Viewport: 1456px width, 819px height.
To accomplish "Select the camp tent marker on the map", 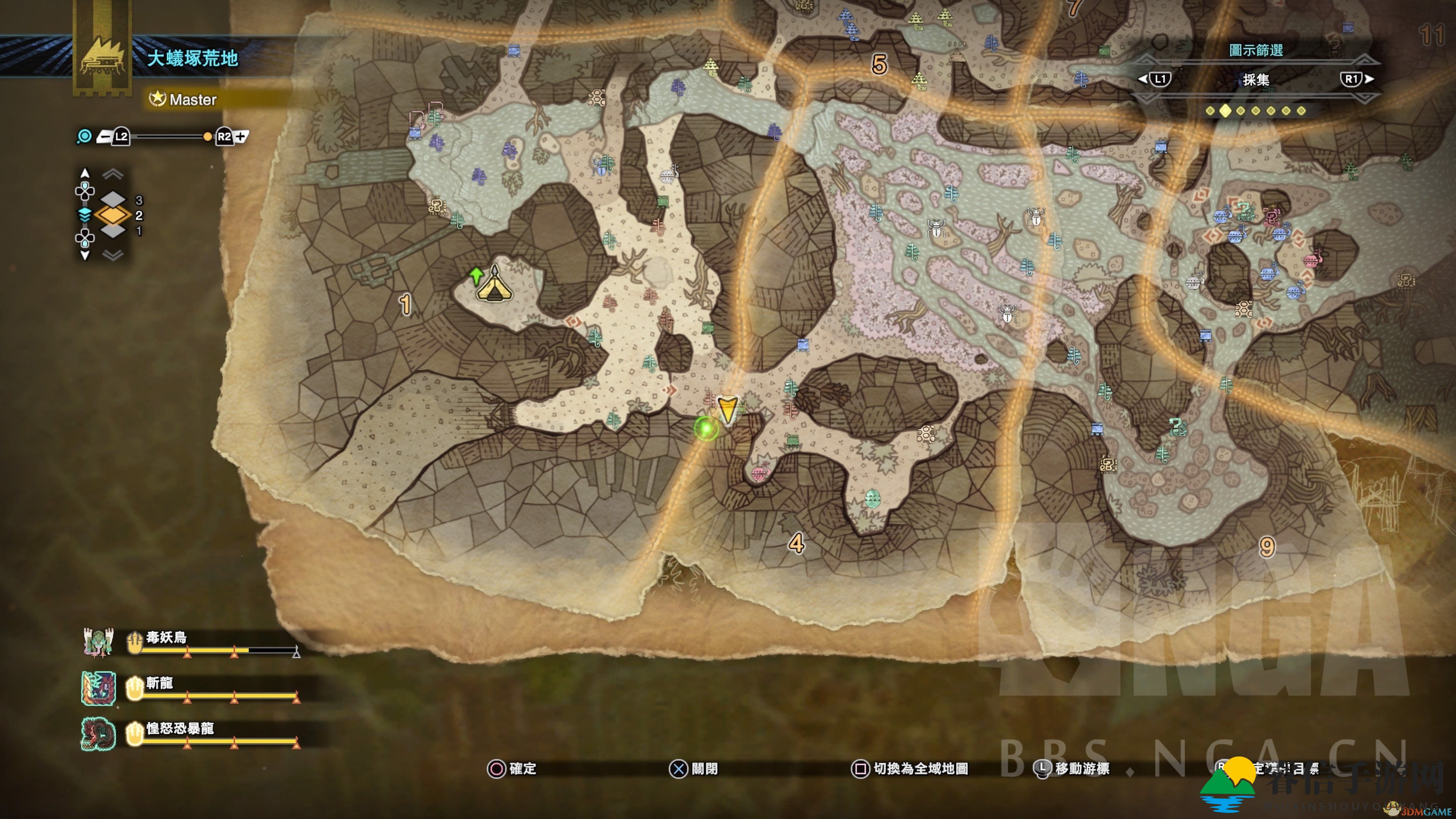I will pyautogui.click(x=494, y=286).
